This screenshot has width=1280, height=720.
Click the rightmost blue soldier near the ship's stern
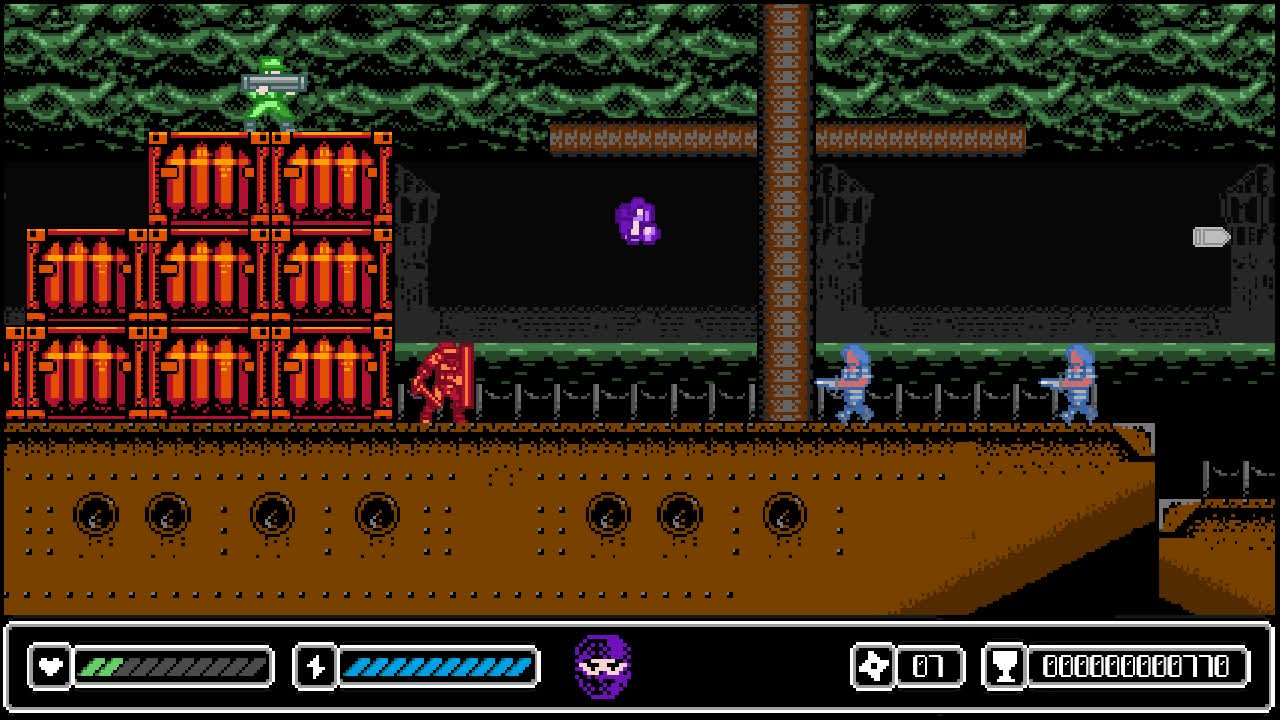pyautogui.click(x=1078, y=380)
